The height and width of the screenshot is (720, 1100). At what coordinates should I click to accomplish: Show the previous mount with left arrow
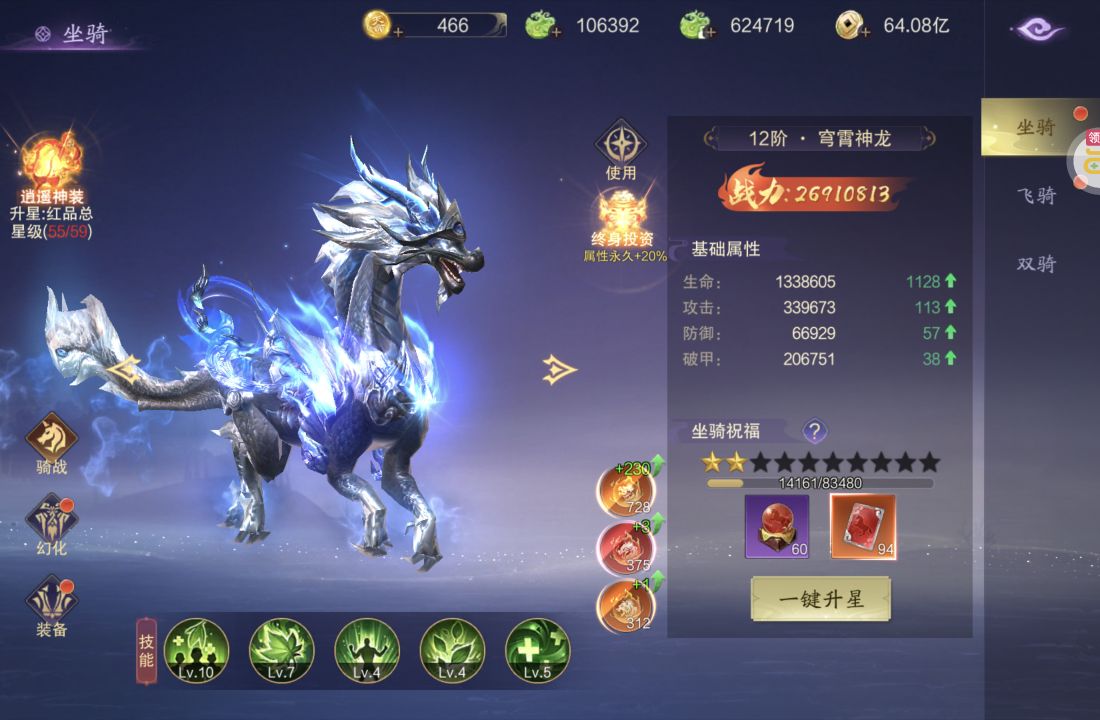tap(124, 370)
